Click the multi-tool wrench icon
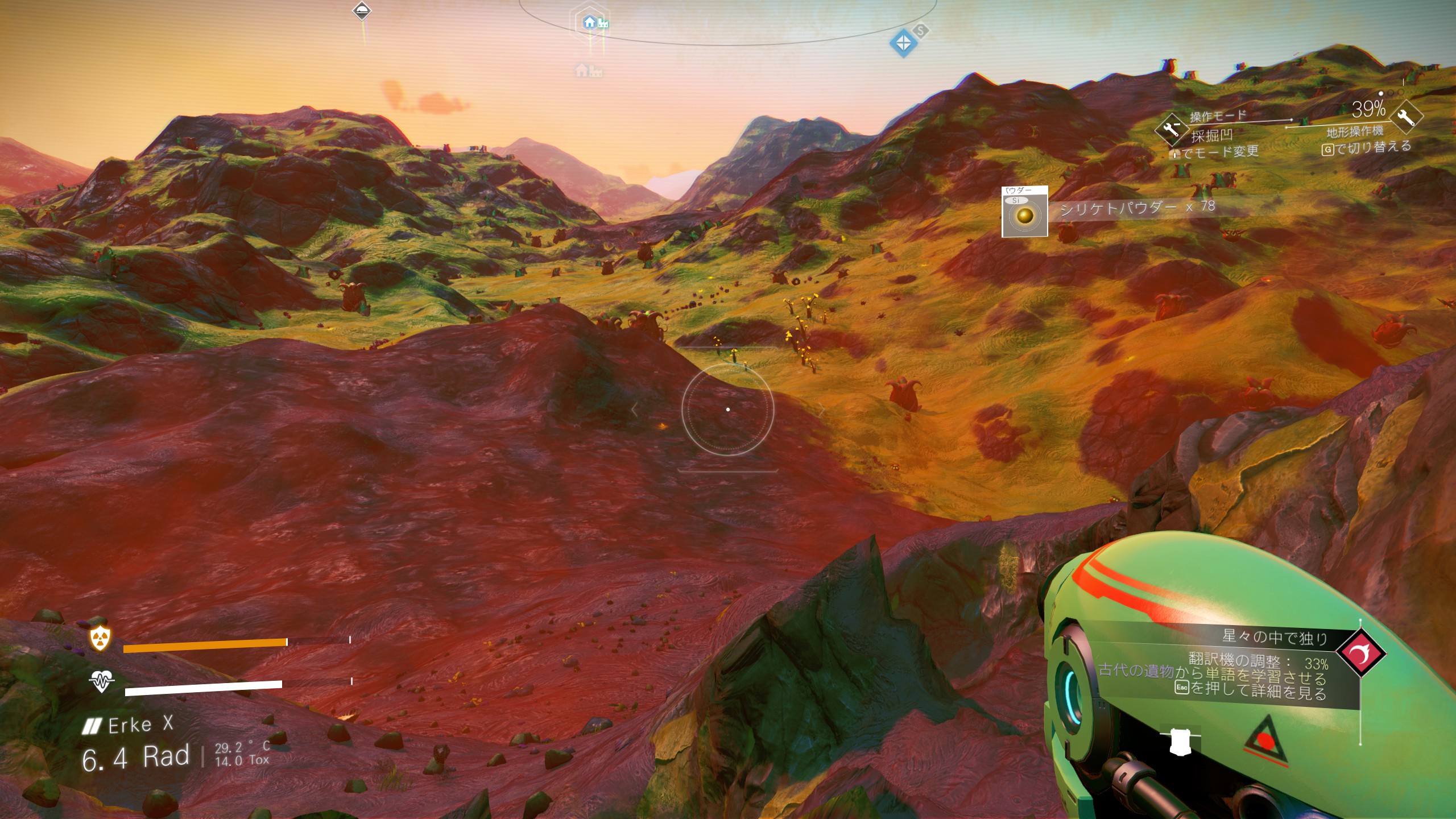 pos(1405,117)
